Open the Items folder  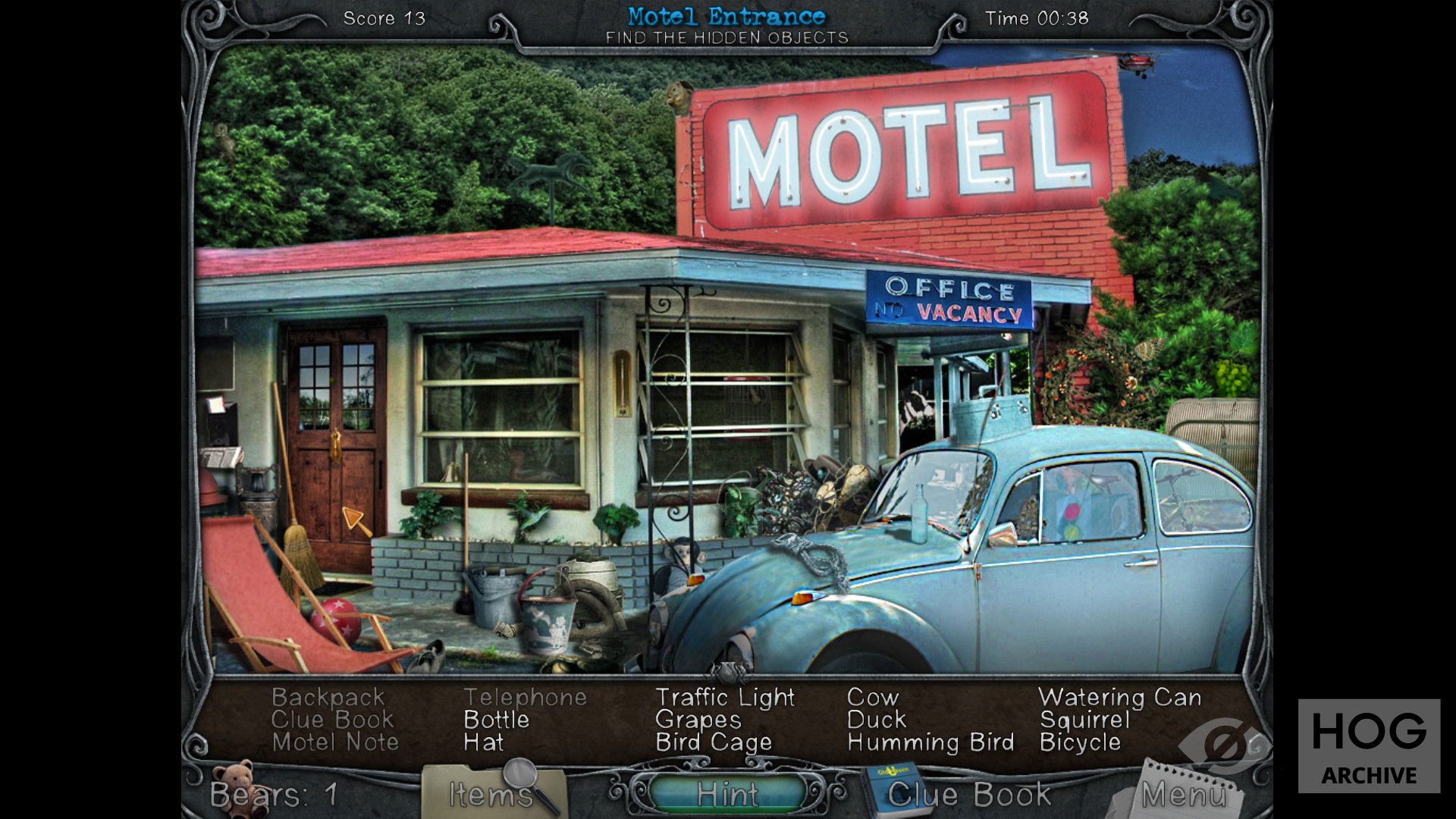pos(491,793)
